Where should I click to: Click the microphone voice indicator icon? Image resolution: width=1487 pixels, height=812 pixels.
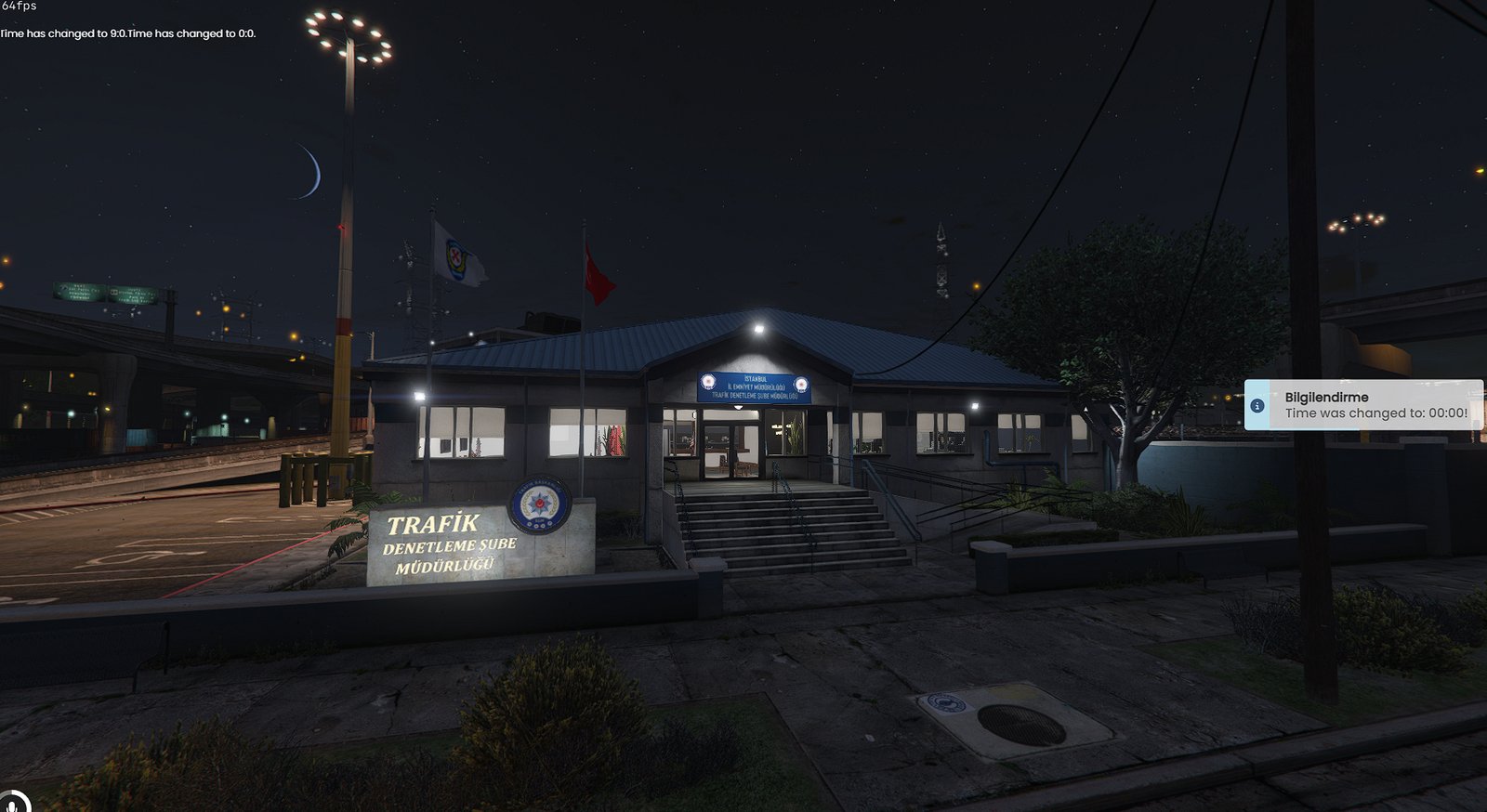click(x=13, y=803)
